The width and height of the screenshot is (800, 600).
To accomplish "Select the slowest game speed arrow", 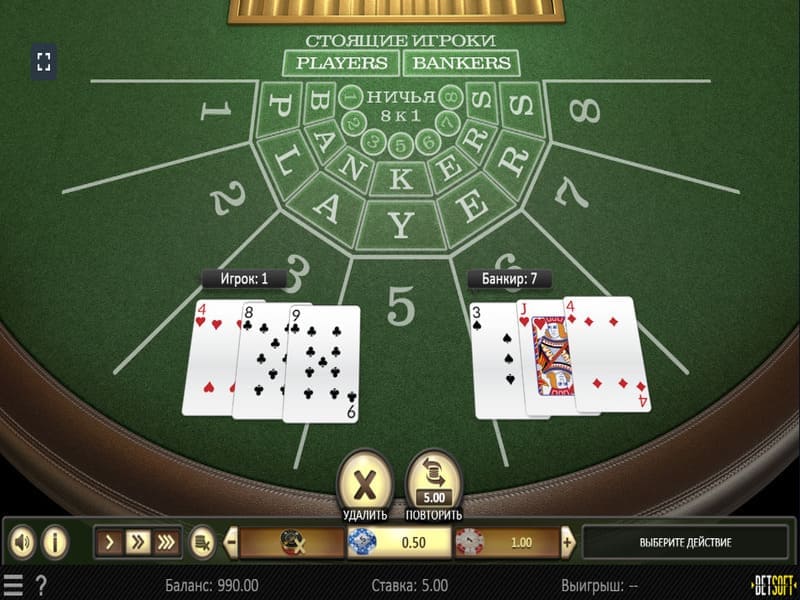I will tap(112, 543).
